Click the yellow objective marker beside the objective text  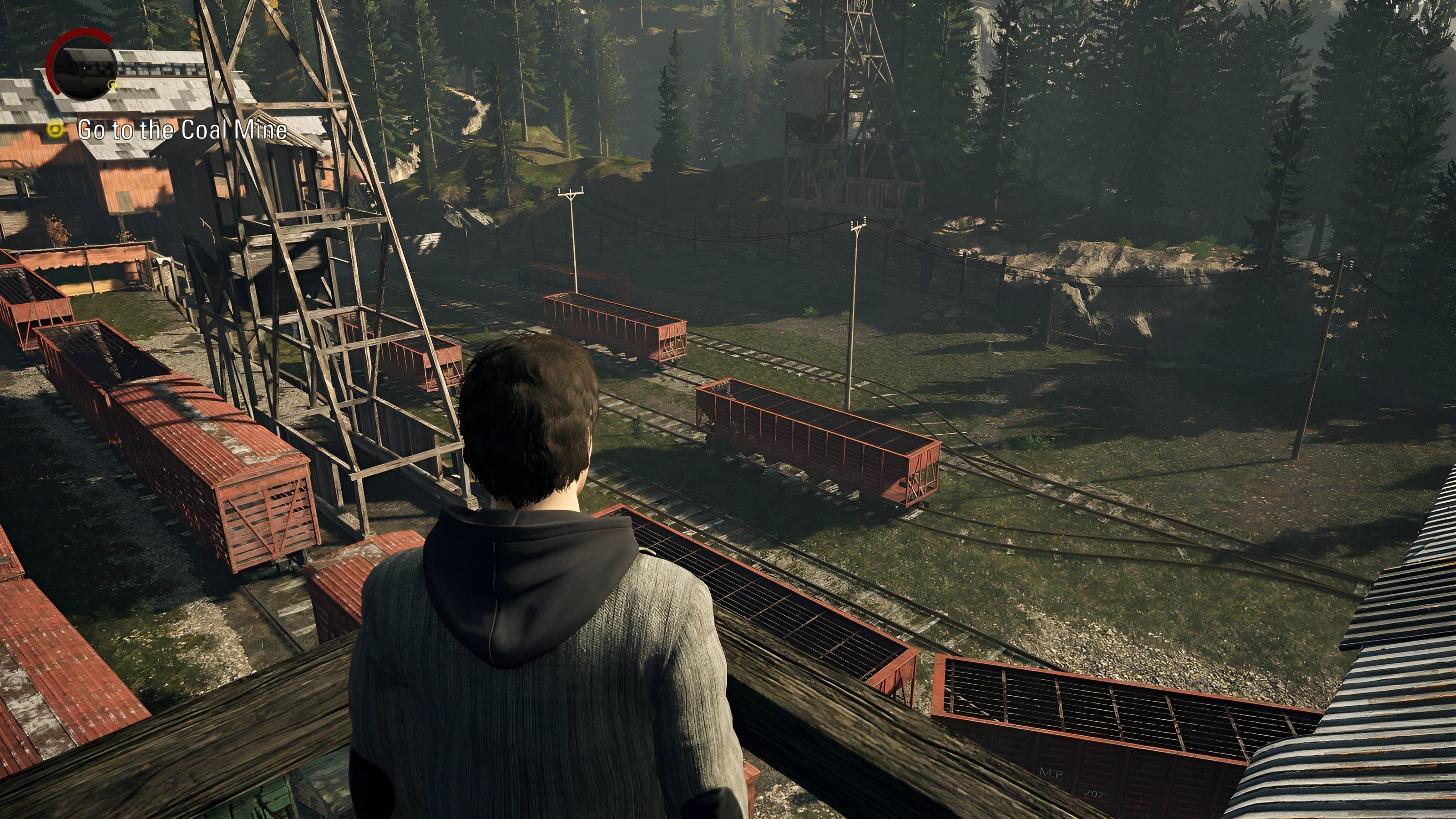(x=56, y=130)
